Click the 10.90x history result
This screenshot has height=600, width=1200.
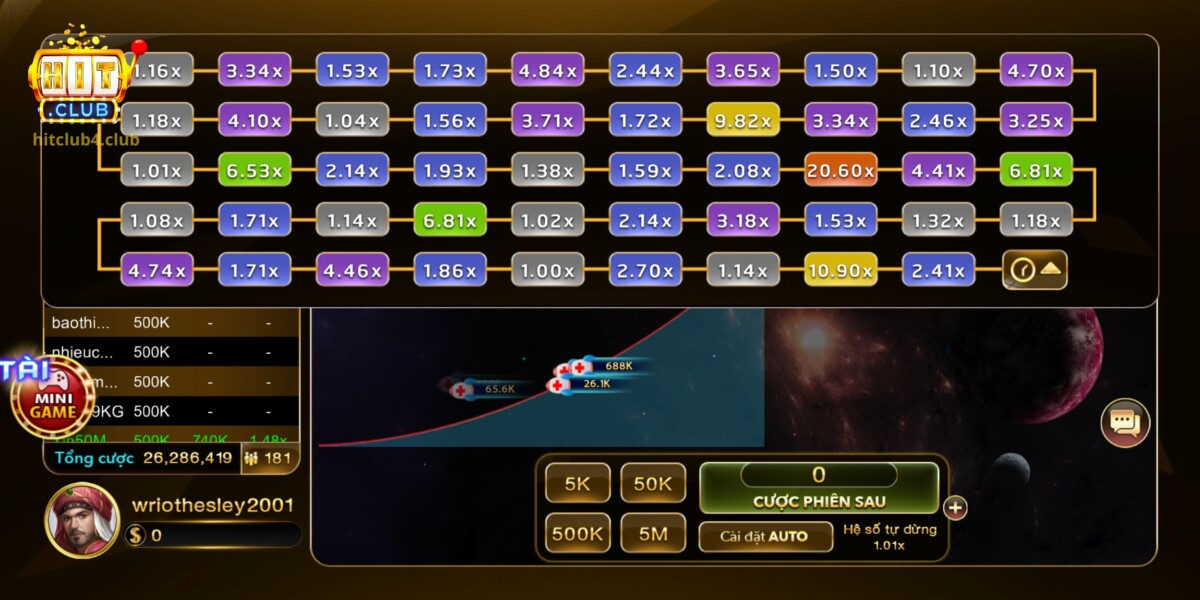pyautogui.click(x=841, y=270)
